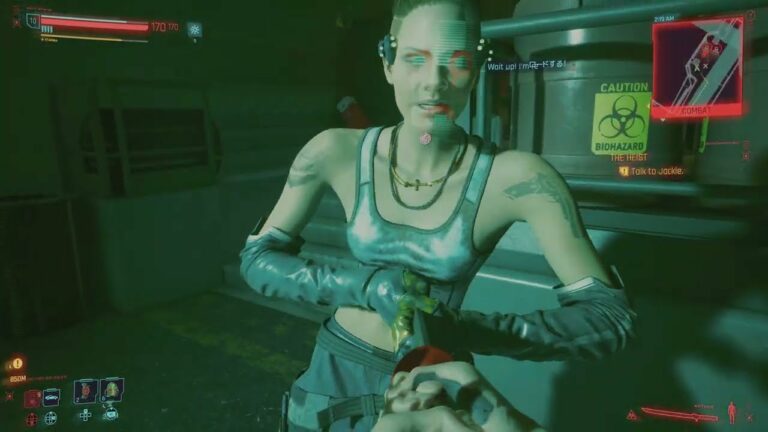Select the Talk to Jackie objective tracker
This screenshot has height=432, width=768.
pyautogui.click(x=655, y=171)
